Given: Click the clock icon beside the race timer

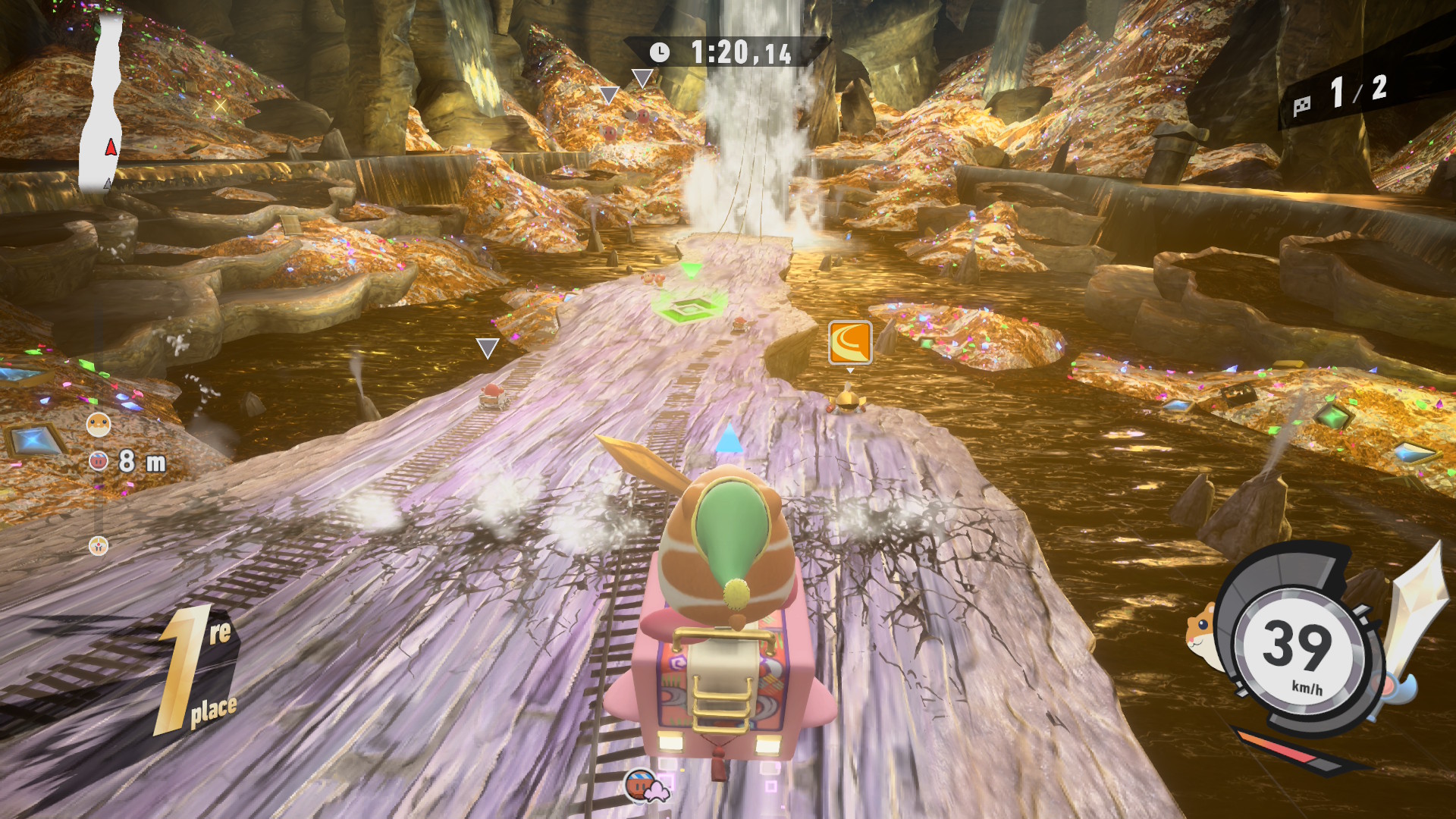Looking at the screenshot, I should [x=659, y=53].
